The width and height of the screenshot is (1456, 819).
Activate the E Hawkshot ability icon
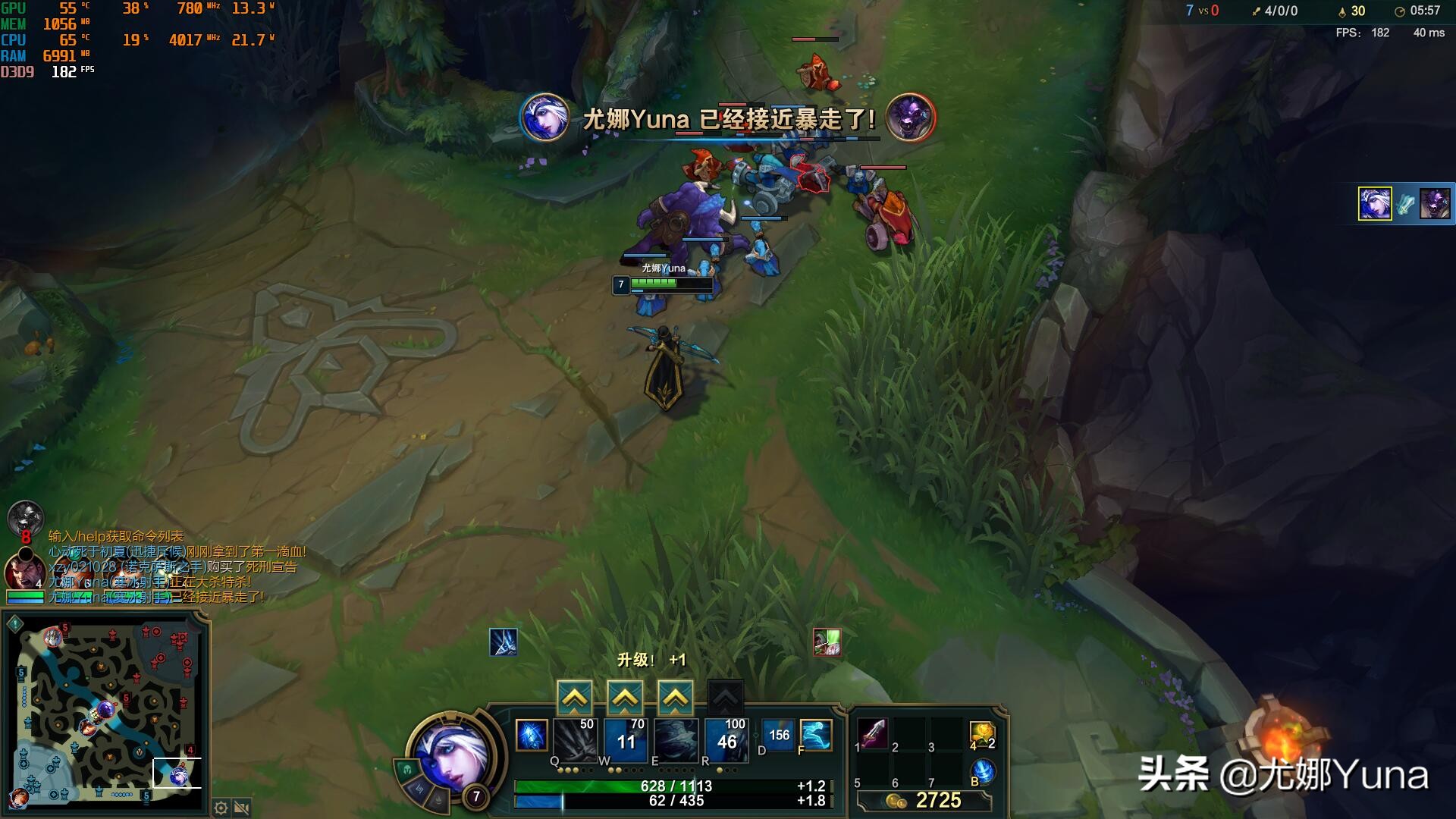tap(676, 739)
